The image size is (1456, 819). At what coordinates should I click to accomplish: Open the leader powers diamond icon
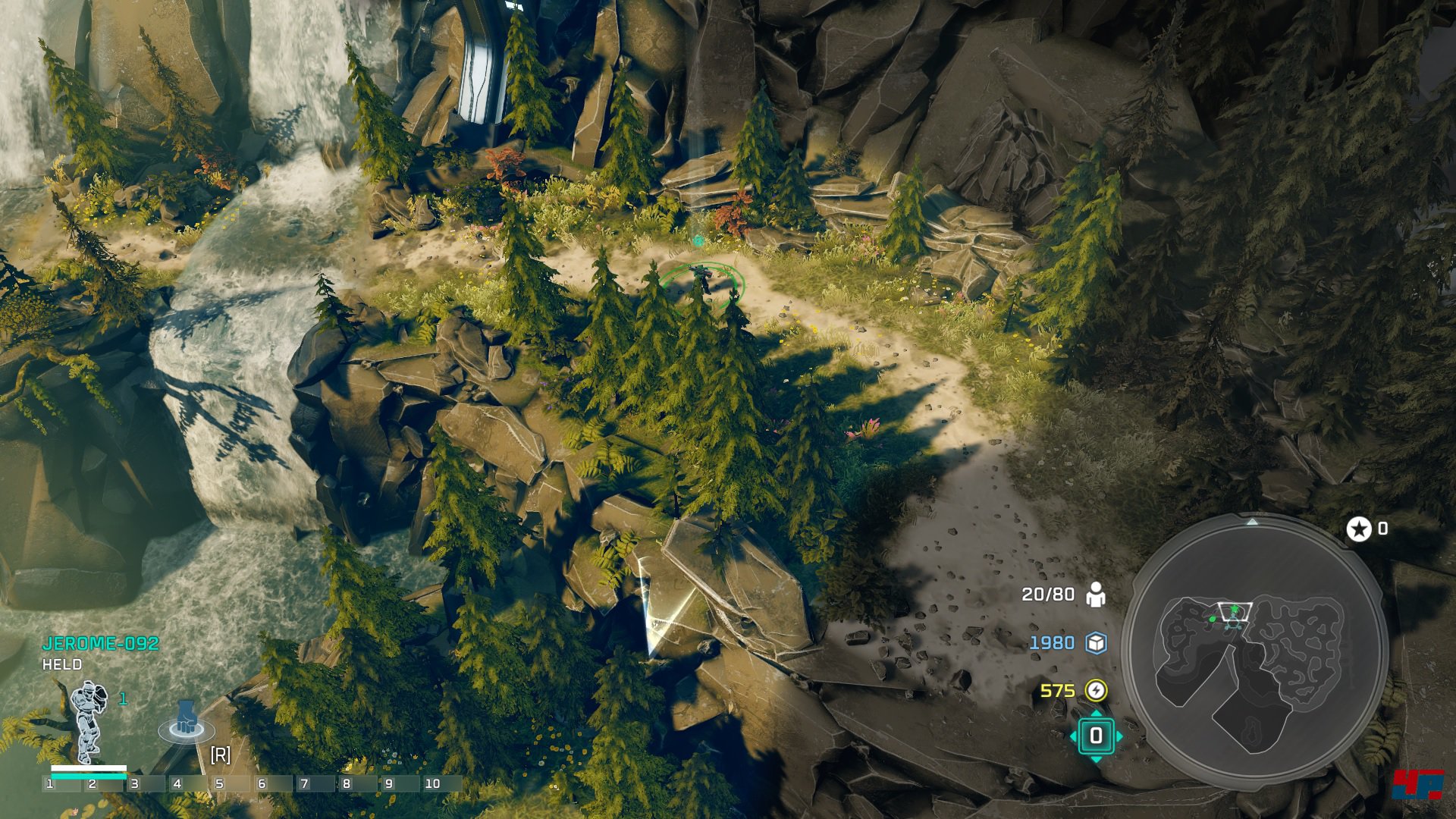click(x=1096, y=736)
